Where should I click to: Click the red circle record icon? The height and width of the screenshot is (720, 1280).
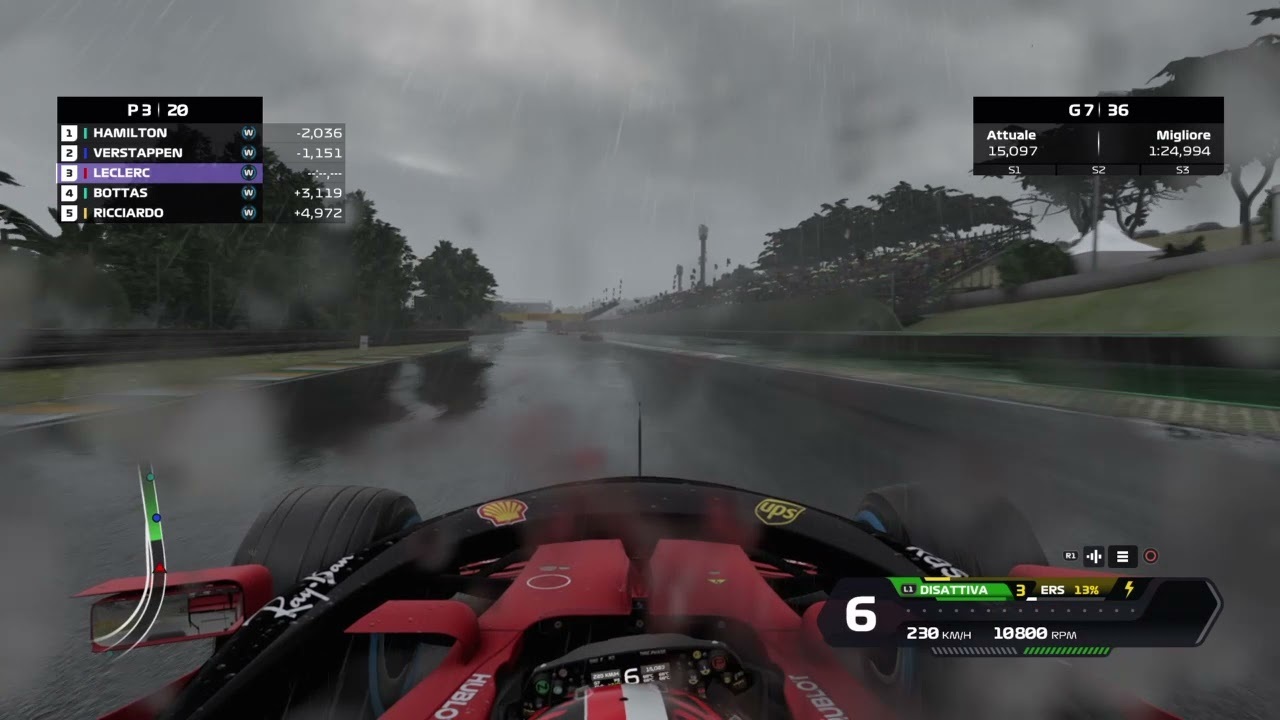(x=1150, y=557)
